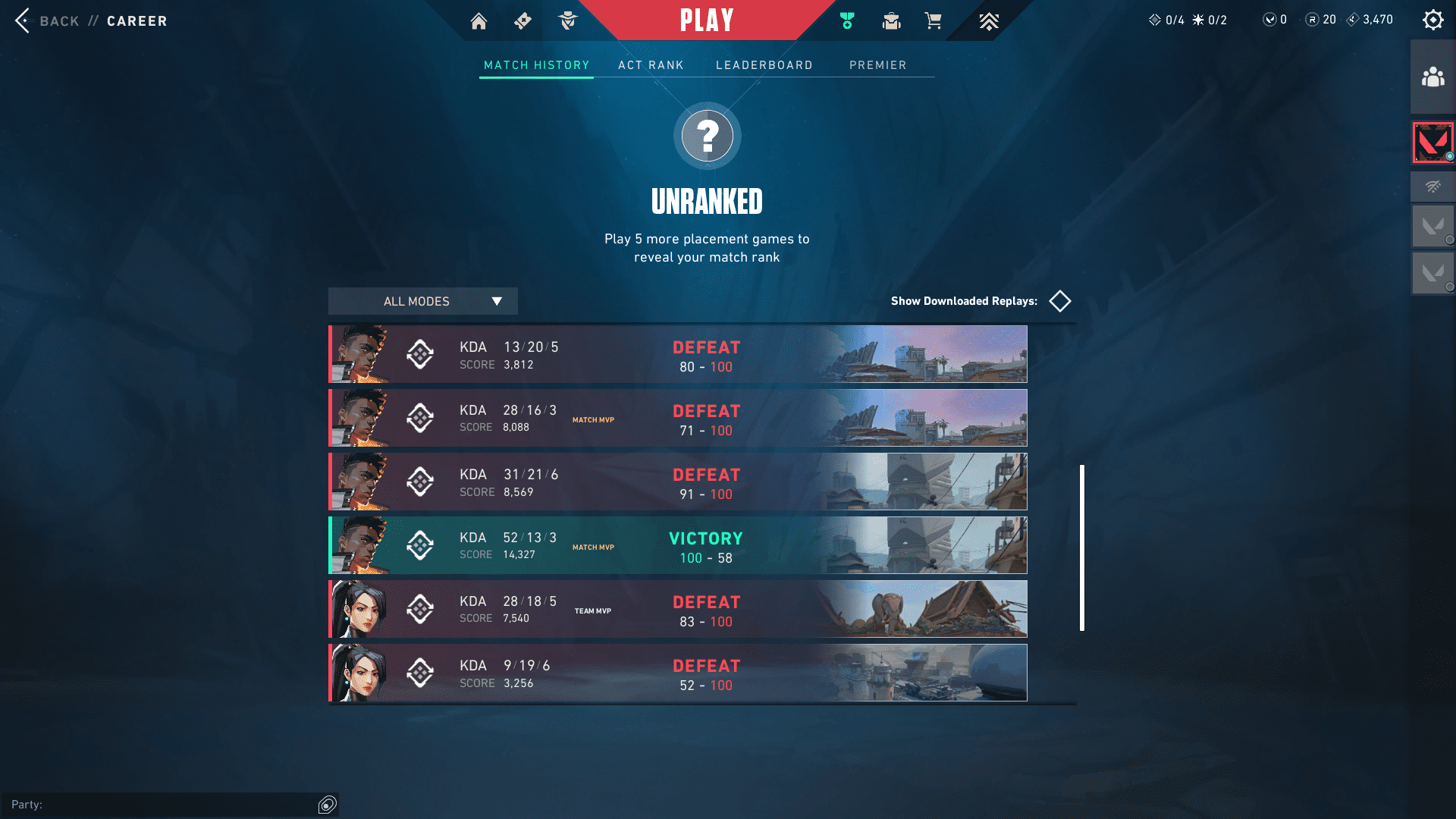Open the Store shopping cart icon
Screen dimensions: 1456x819
point(934,21)
